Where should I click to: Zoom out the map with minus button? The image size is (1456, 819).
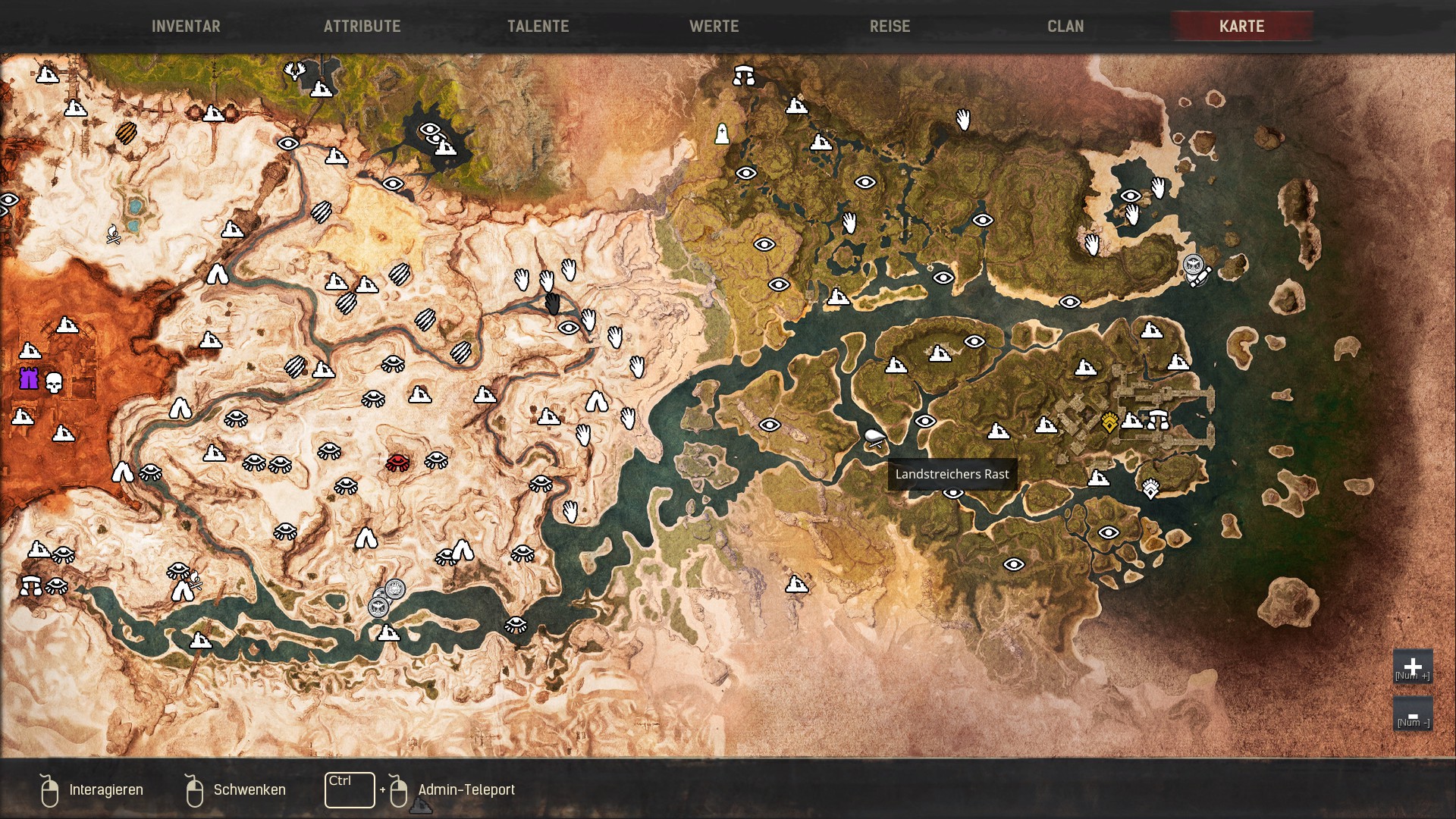[1412, 715]
